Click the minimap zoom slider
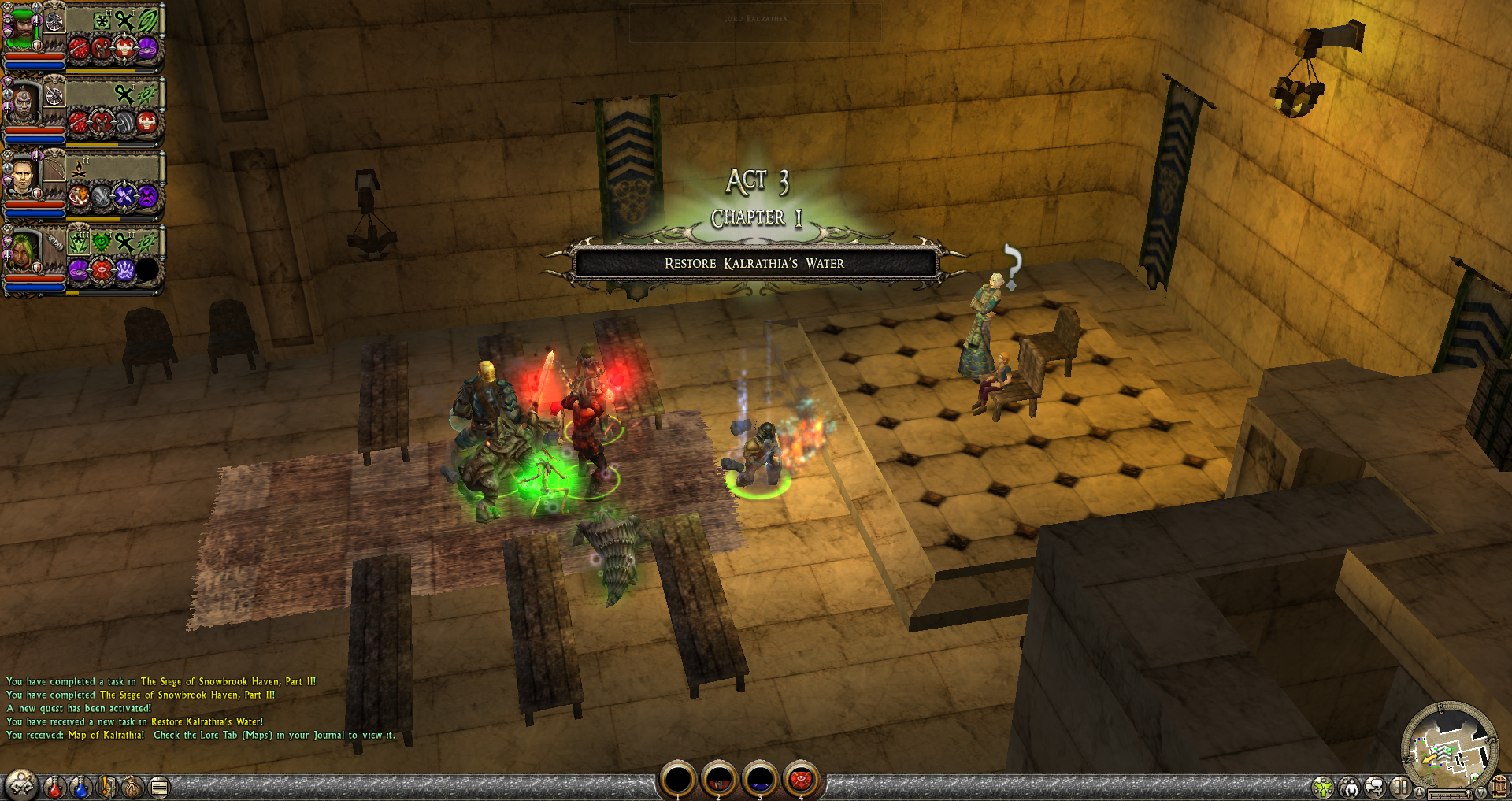The image size is (1512, 801). [1451, 795]
